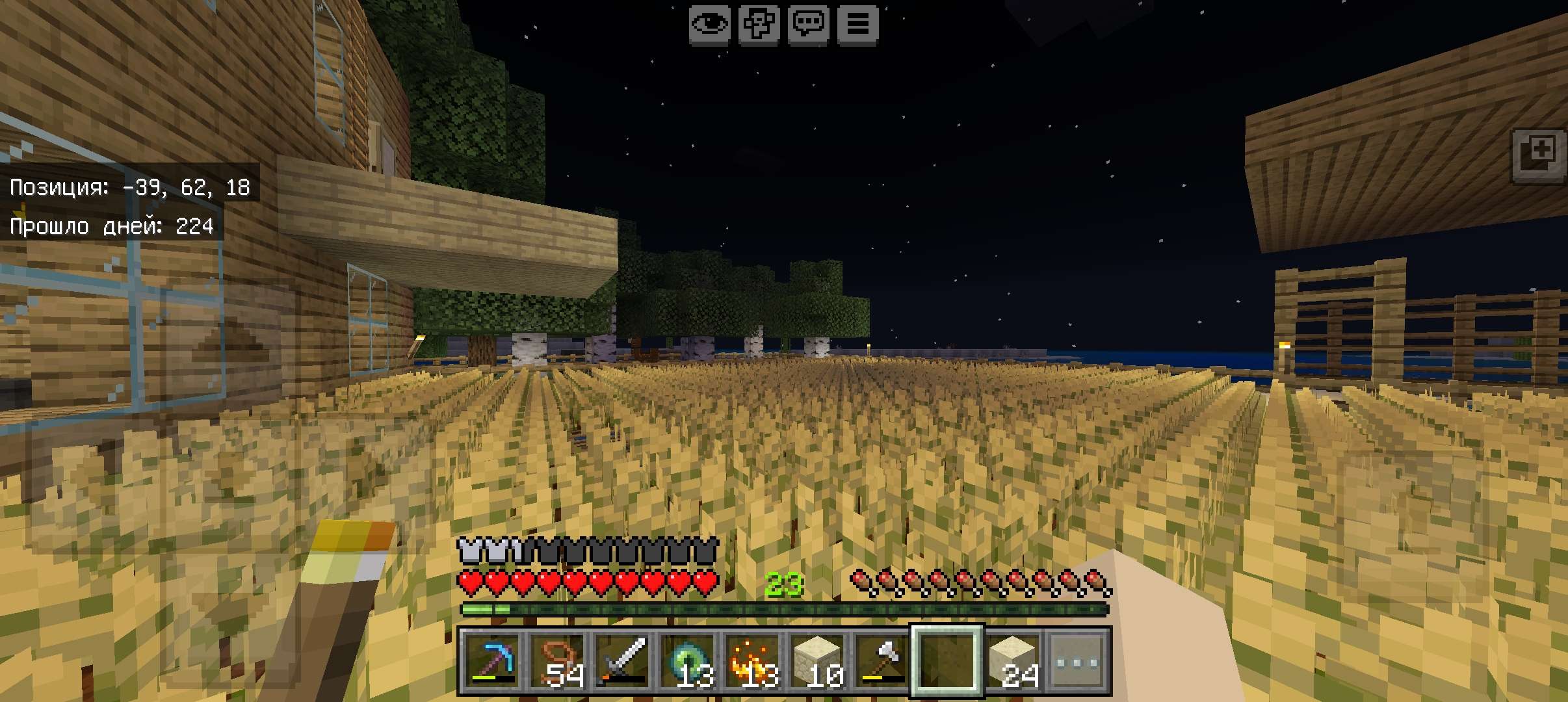Equip the iron sword from hotbar
Image resolution: width=1568 pixels, height=702 pixels.
pos(622,660)
